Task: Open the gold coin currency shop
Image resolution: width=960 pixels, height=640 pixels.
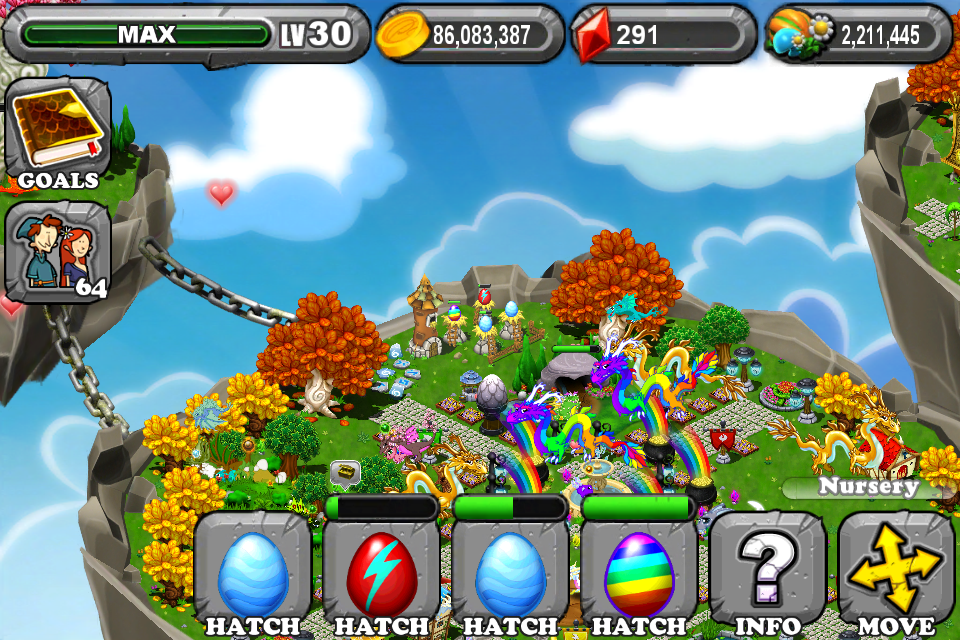Action: point(468,35)
